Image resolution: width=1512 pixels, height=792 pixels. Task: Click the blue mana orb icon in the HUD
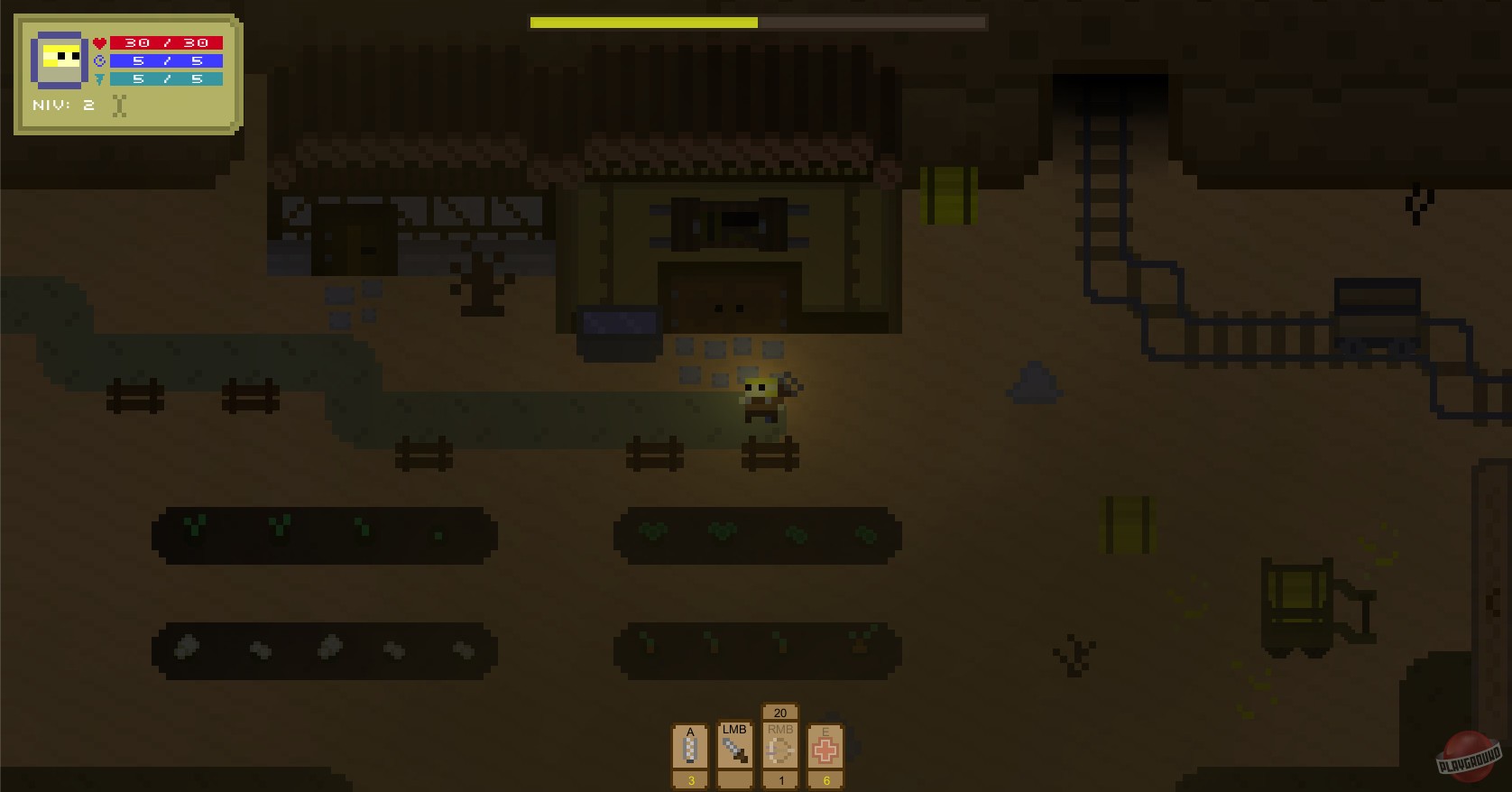[97, 60]
